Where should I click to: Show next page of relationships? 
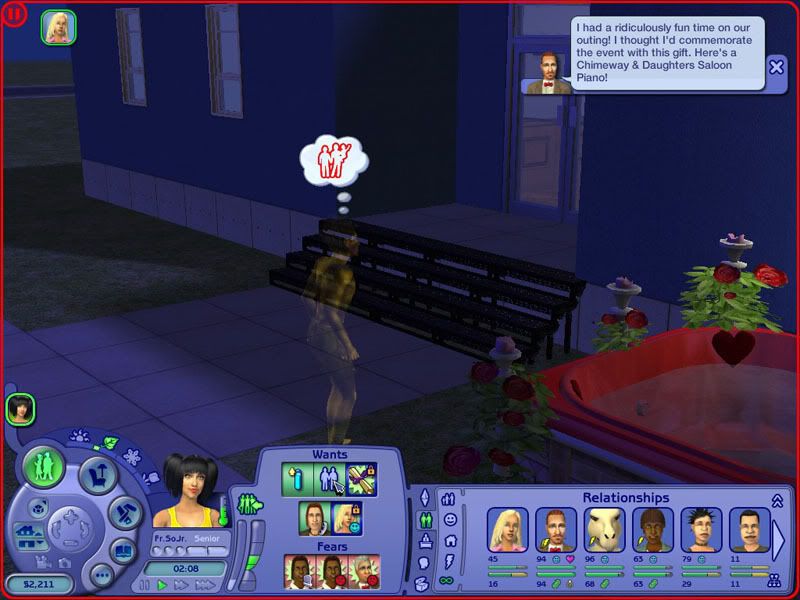coord(777,540)
